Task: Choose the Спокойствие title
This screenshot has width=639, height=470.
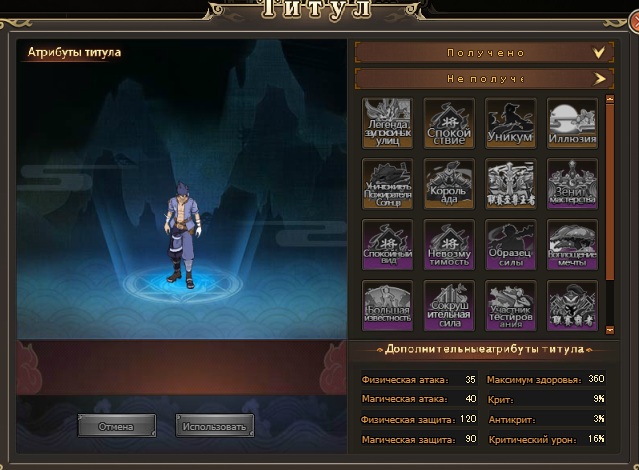Action: point(449,123)
